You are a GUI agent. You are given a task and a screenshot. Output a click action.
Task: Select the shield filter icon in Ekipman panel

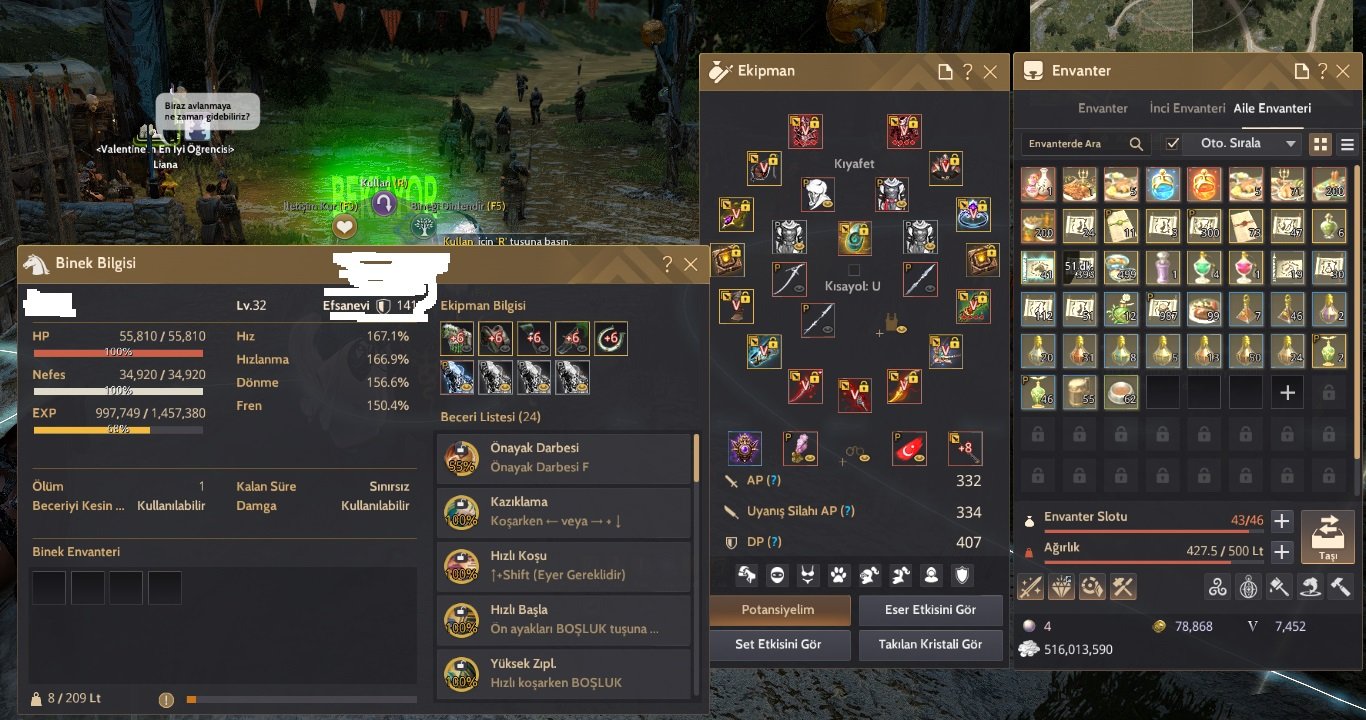tap(962, 575)
